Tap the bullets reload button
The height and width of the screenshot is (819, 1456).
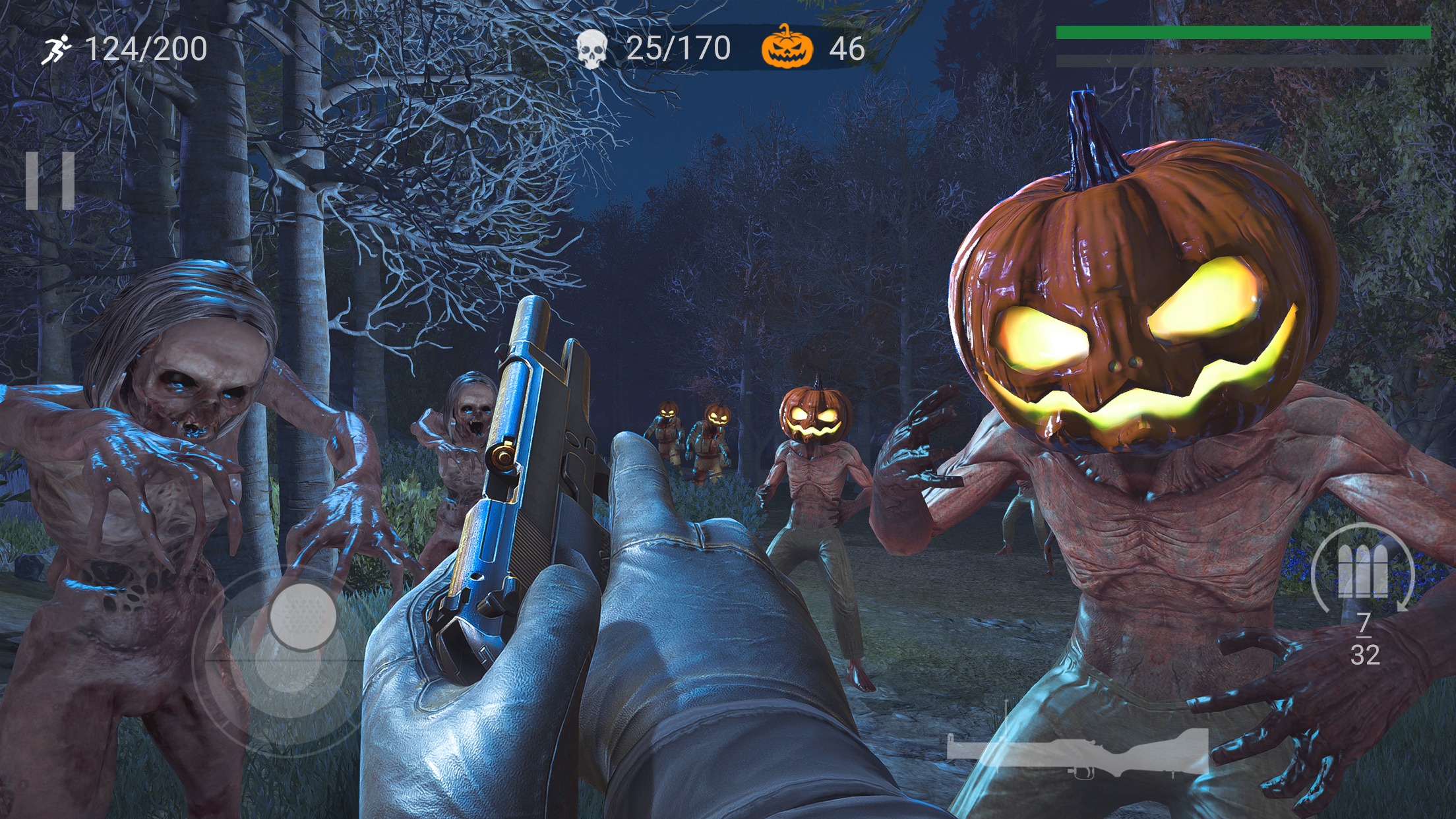pyautogui.click(x=1362, y=571)
